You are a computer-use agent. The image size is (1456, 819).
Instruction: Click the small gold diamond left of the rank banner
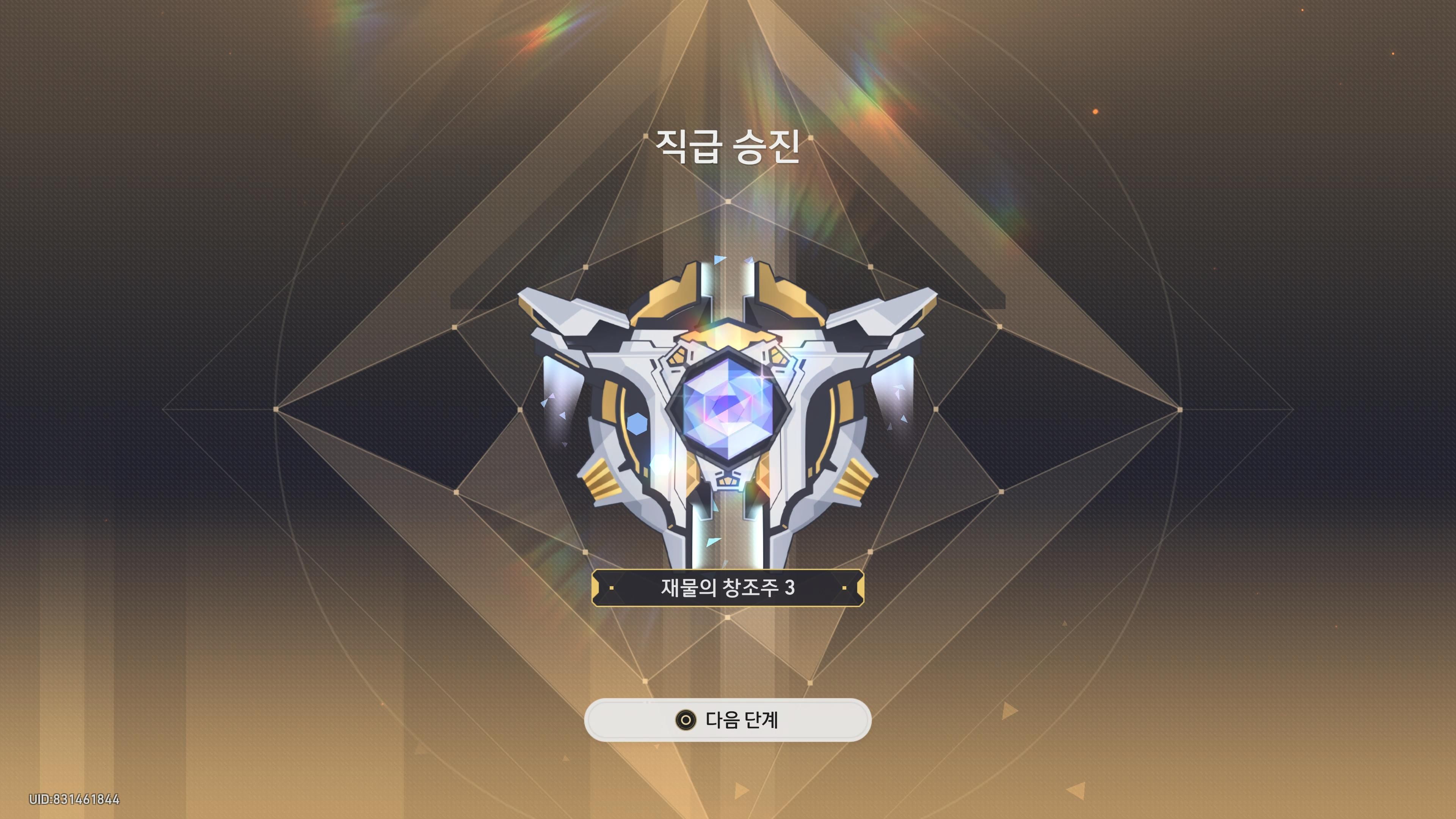pyautogui.click(x=612, y=588)
